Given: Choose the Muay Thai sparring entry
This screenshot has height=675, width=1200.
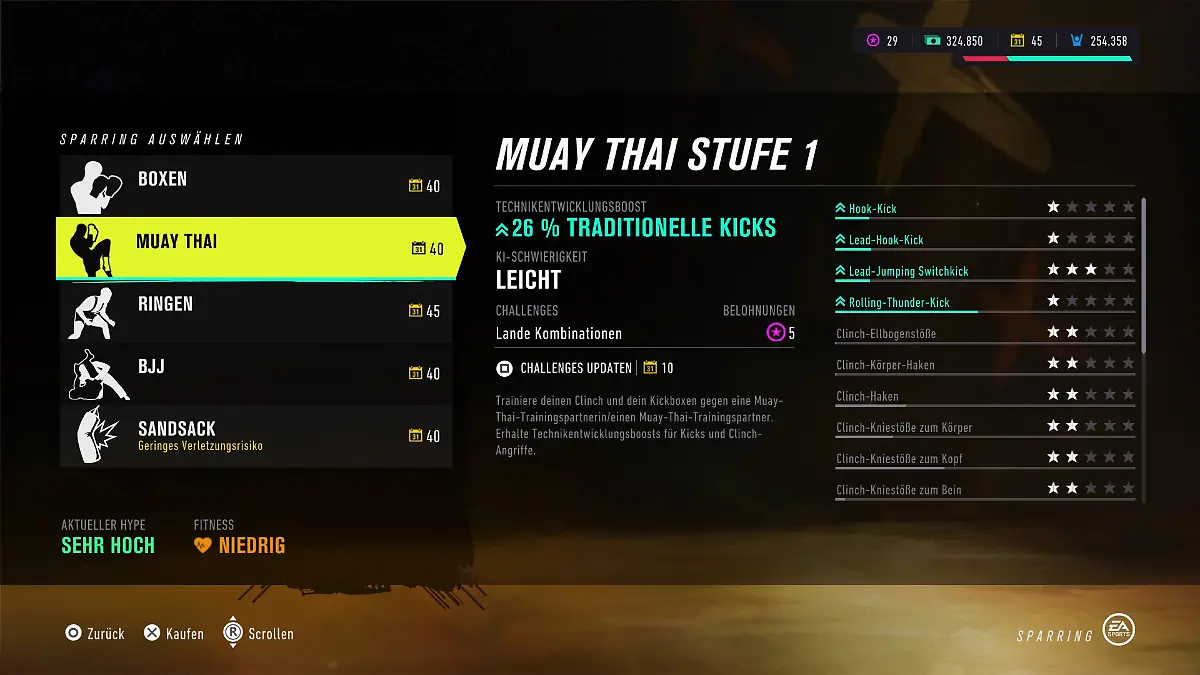Looking at the screenshot, I should click(255, 247).
